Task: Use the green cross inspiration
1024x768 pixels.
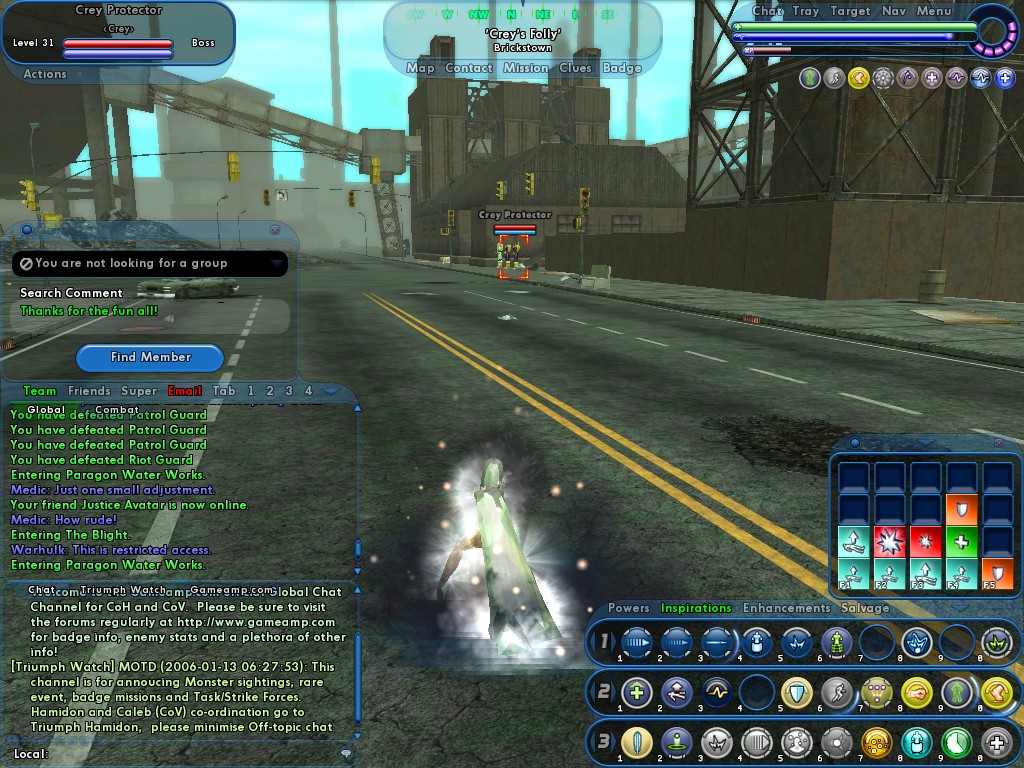Action: point(960,542)
